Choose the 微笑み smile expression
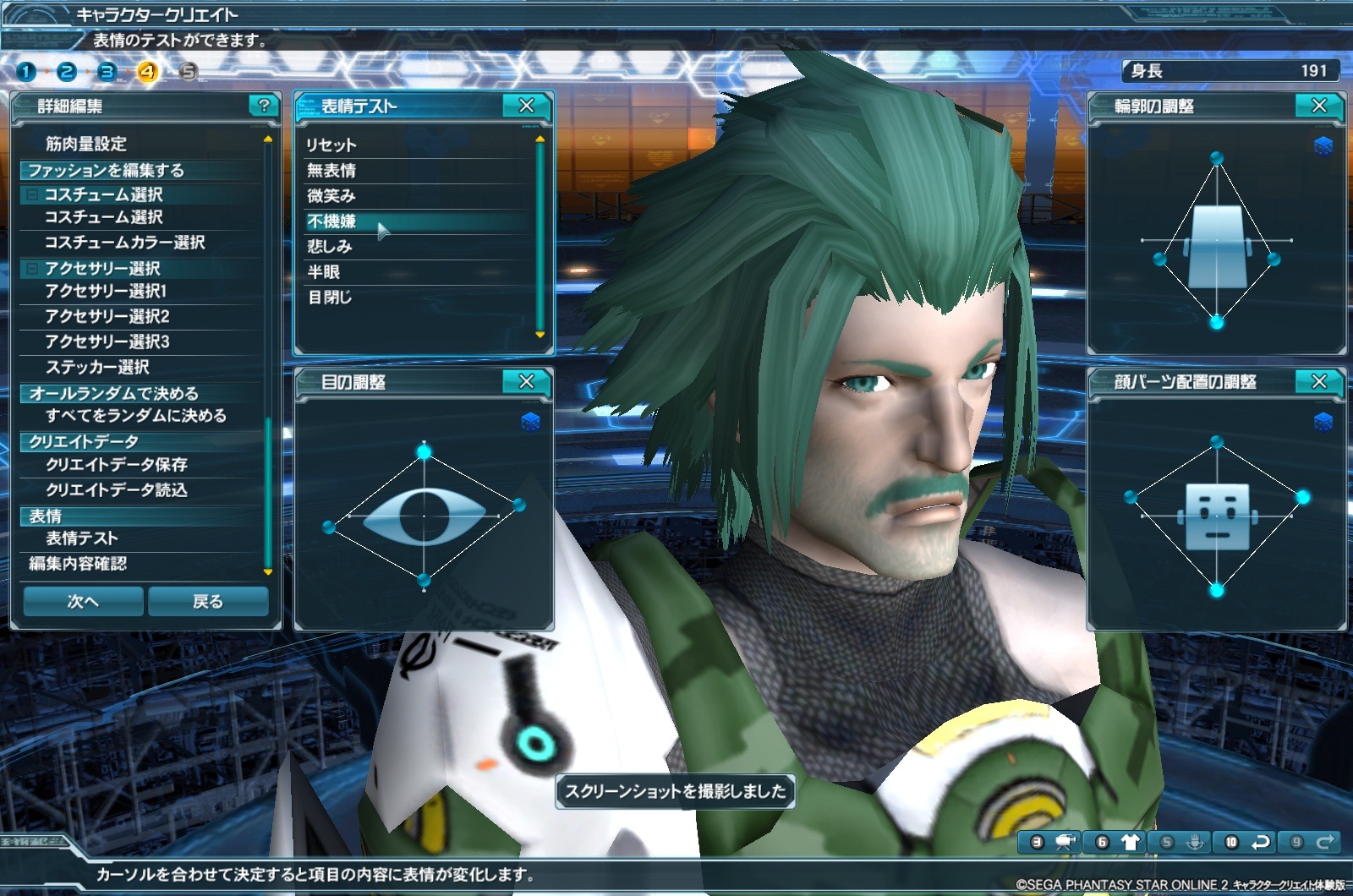 pyautogui.click(x=331, y=196)
